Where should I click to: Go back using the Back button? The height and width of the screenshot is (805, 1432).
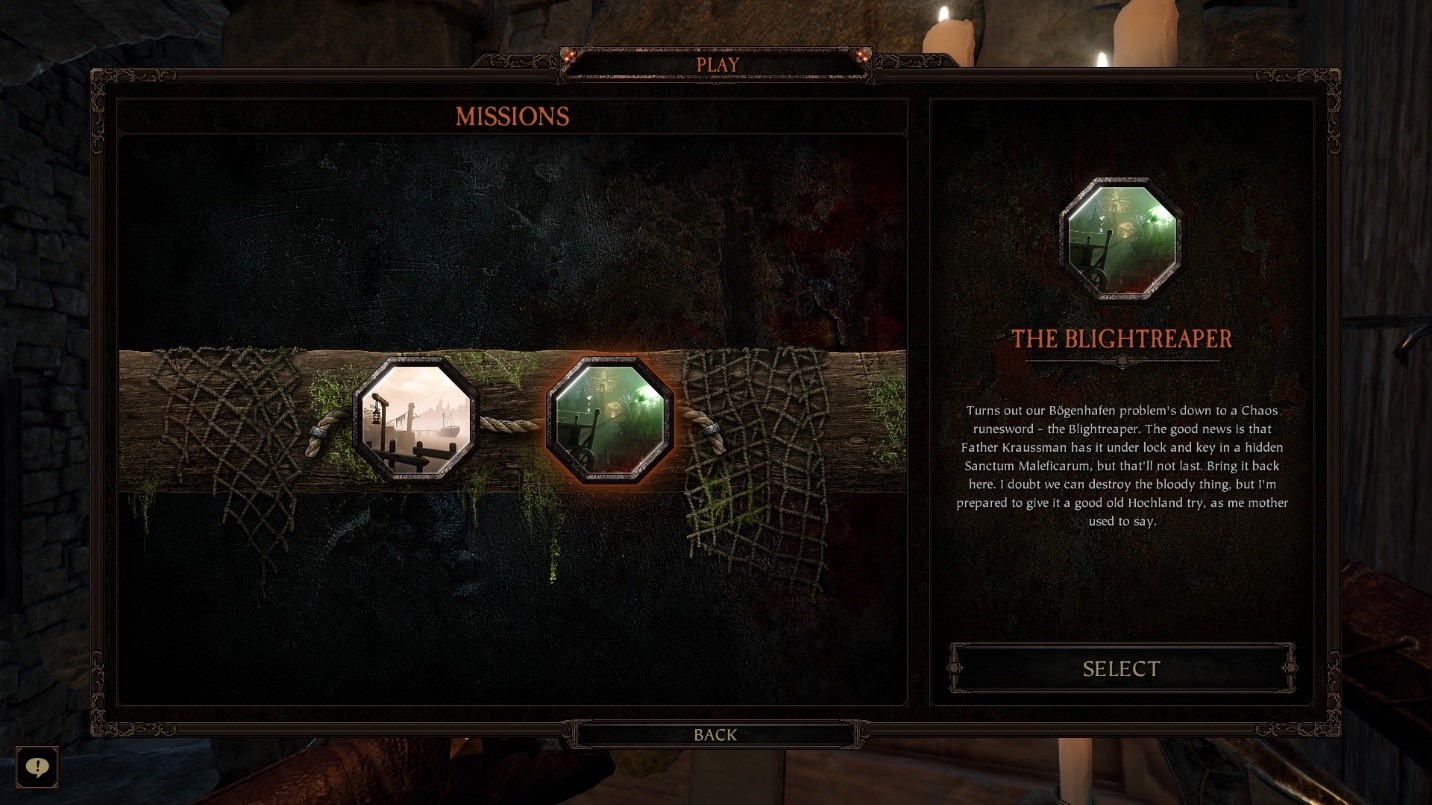click(x=715, y=735)
